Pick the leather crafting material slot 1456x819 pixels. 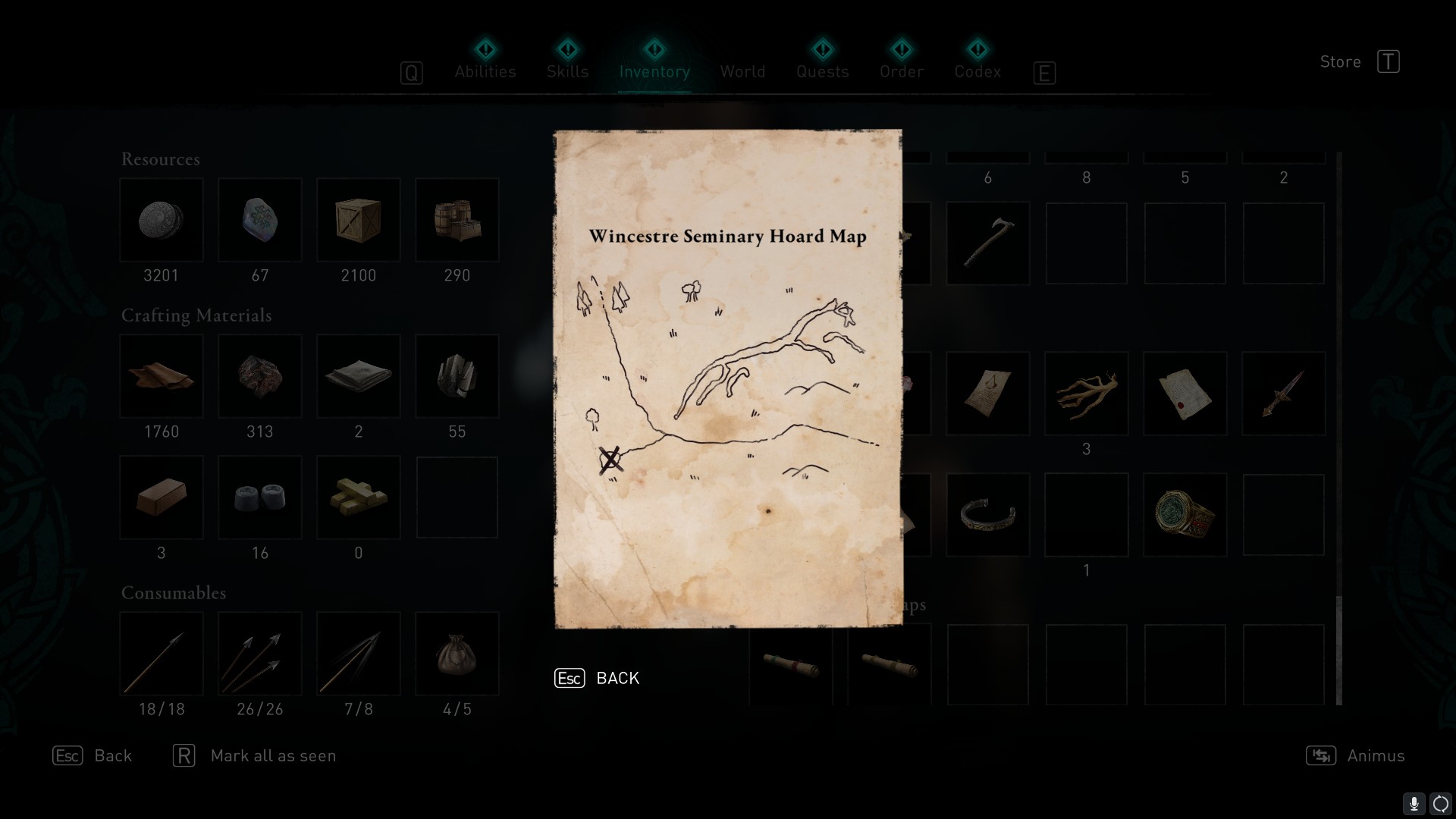coord(162,376)
